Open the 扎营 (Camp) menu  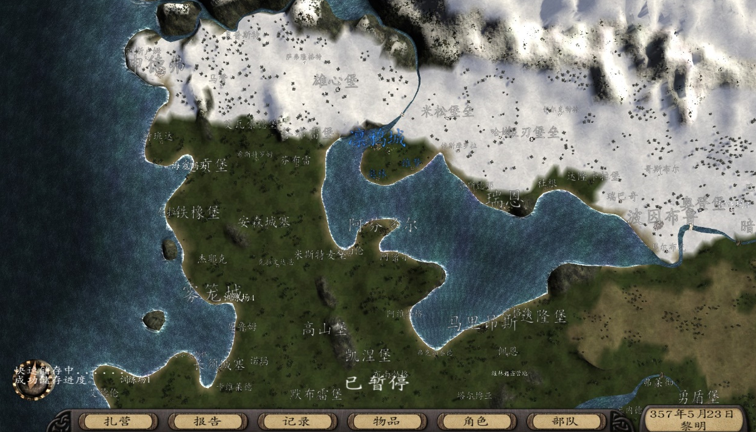coord(117,422)
